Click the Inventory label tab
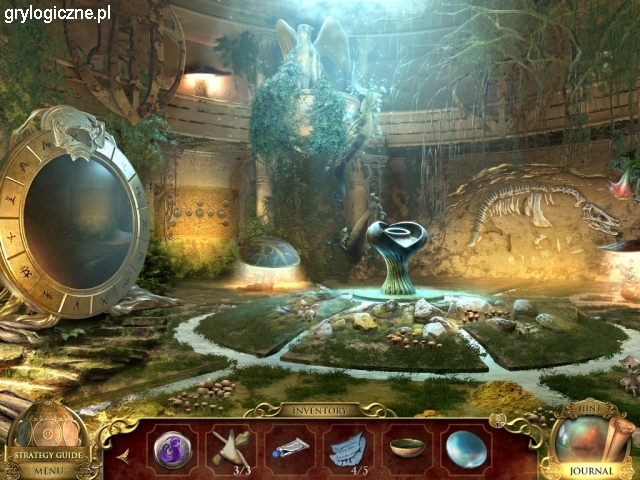 [x=320, y=410]
